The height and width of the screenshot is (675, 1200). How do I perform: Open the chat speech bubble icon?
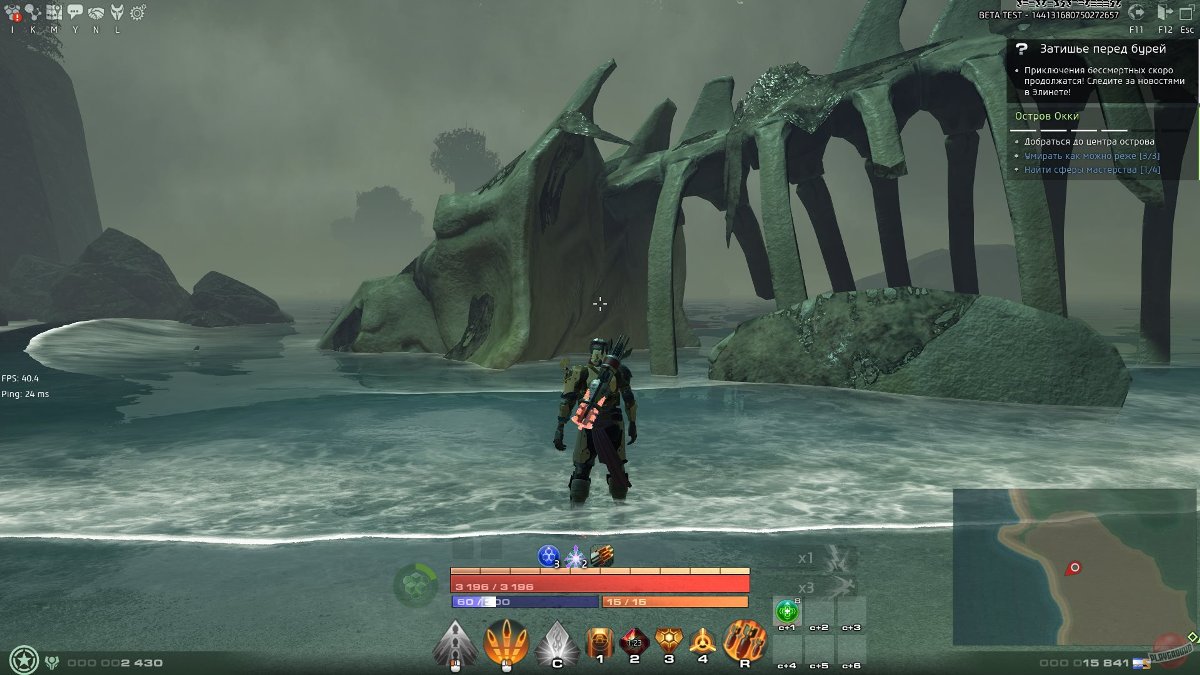tap(75, 13)
